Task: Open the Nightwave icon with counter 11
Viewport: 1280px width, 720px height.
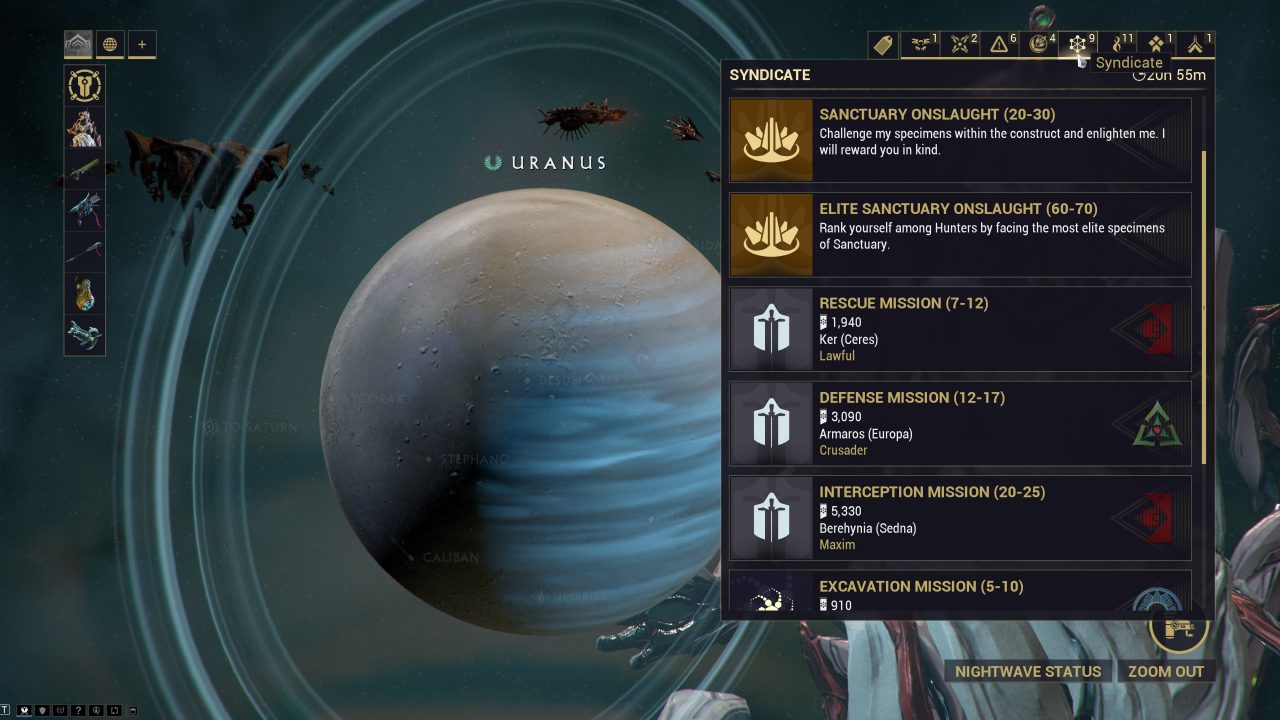Action: pyautogui.click(x=1117, y=44)
